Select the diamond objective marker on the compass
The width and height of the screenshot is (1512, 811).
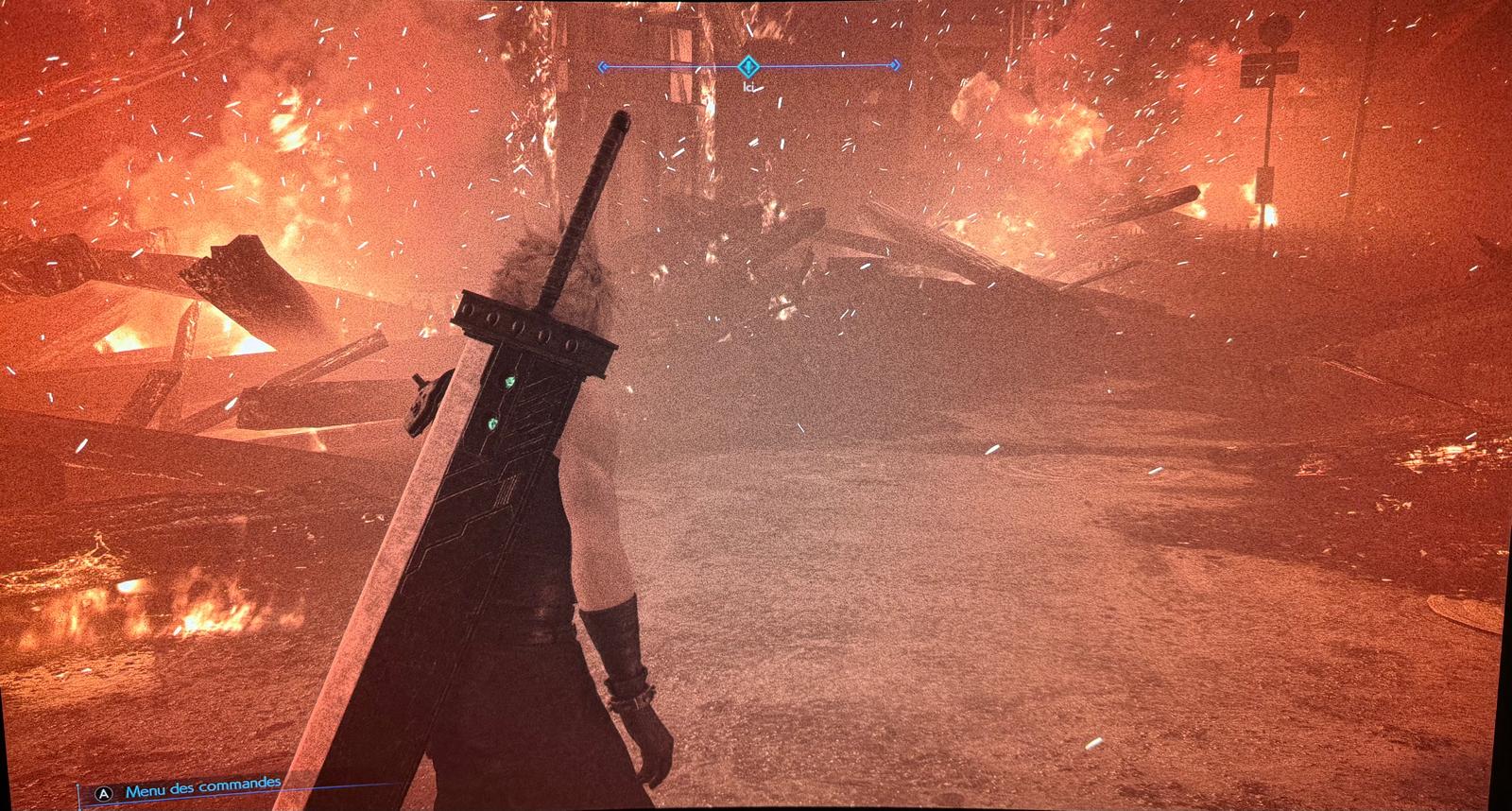pyautogui.click(x=748, y=66)
